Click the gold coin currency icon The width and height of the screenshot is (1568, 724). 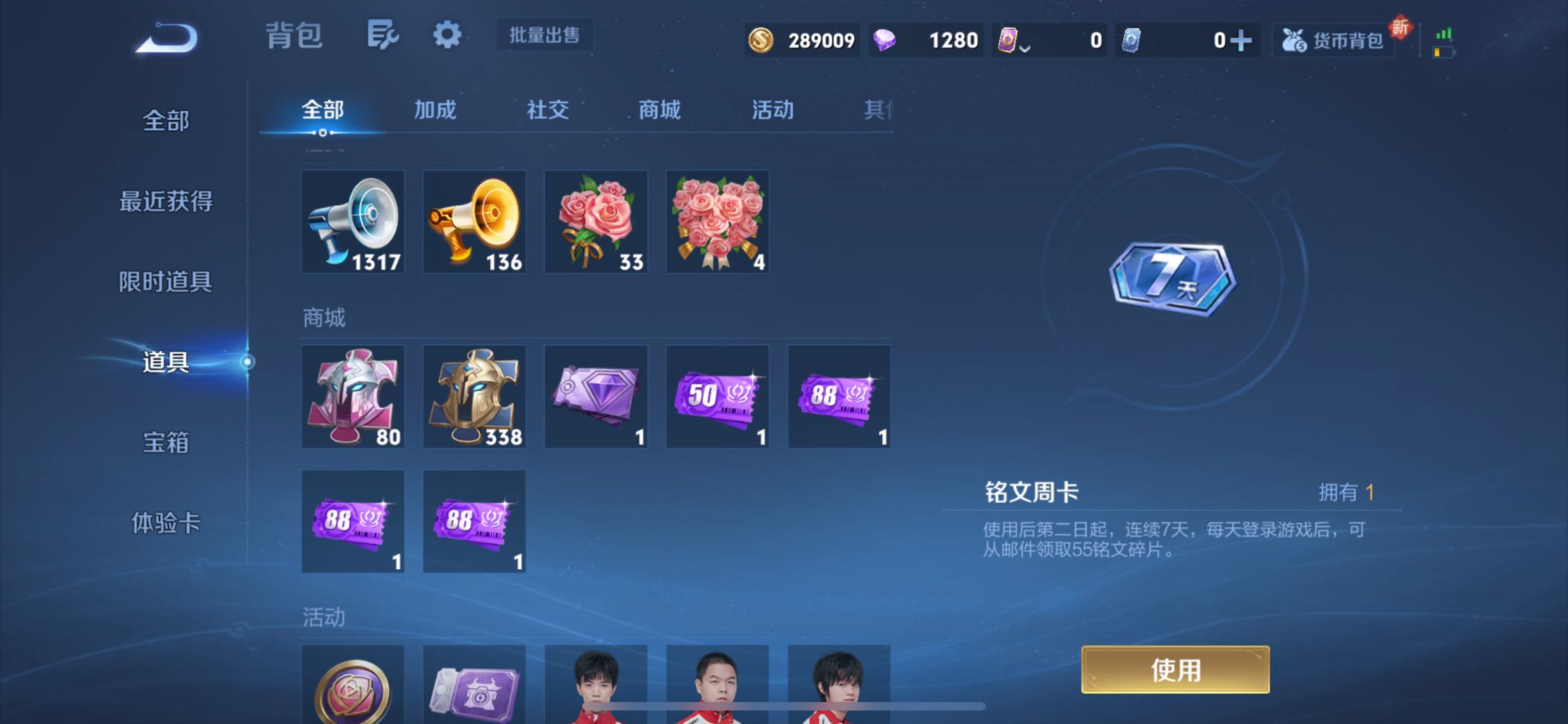[763, 40]
